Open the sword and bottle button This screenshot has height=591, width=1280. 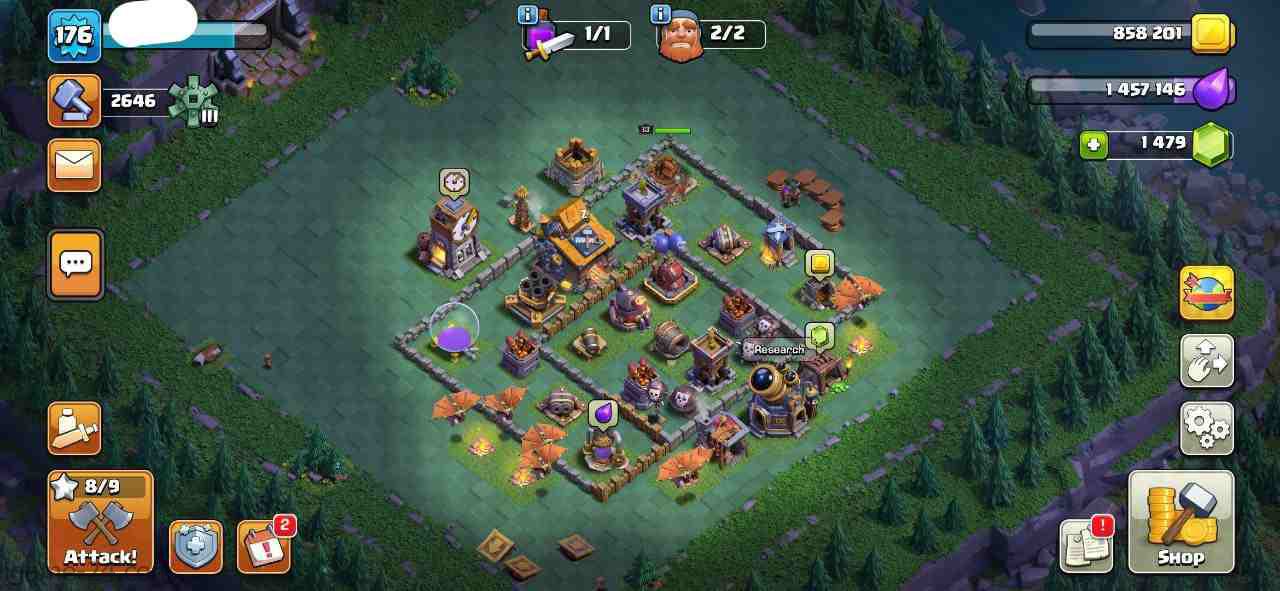75,429
